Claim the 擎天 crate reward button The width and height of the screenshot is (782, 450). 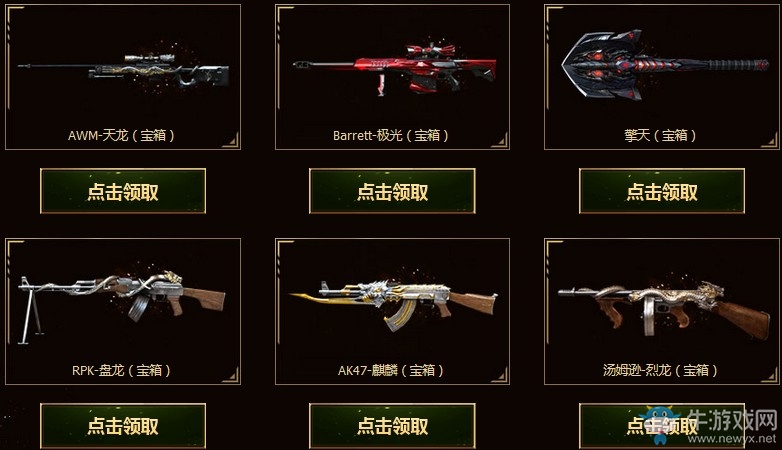(x=662, y=191)
